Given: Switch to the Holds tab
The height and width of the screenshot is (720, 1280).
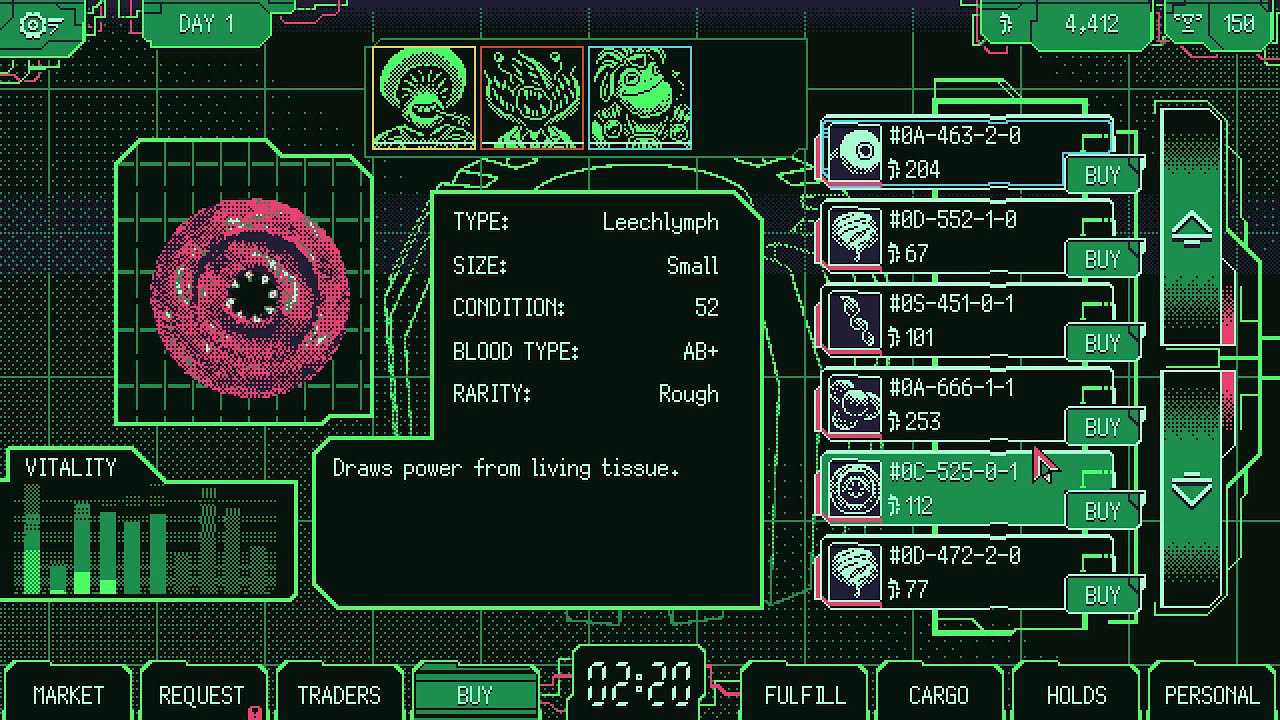Looking at the screenshot, I should pyautogui.click(x=1076, y=695).
